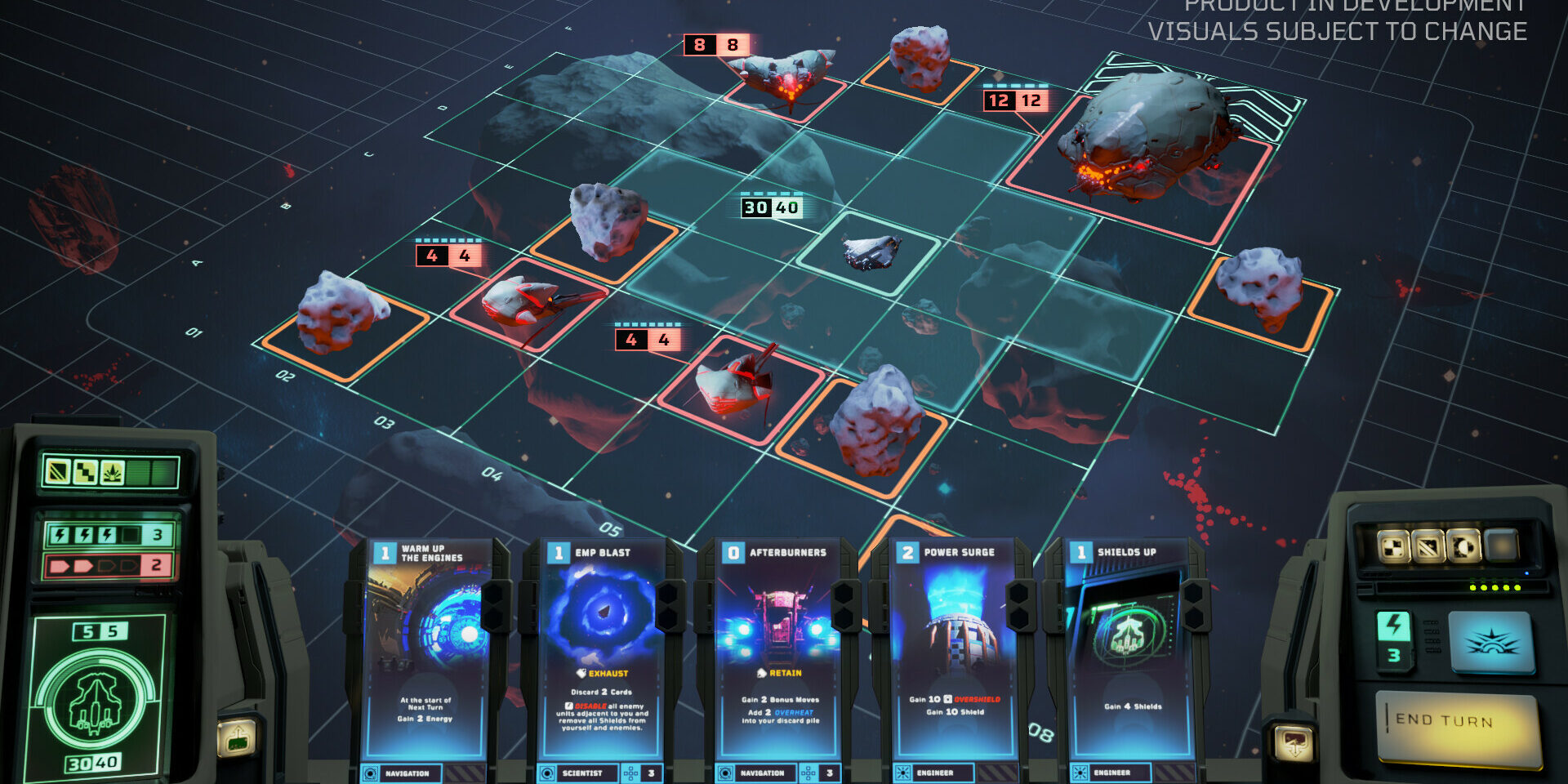The image size is (1568, 784).
Task: Activate the blue starburst ability button
Action: pyautogui.click(x=1490, y=642)
